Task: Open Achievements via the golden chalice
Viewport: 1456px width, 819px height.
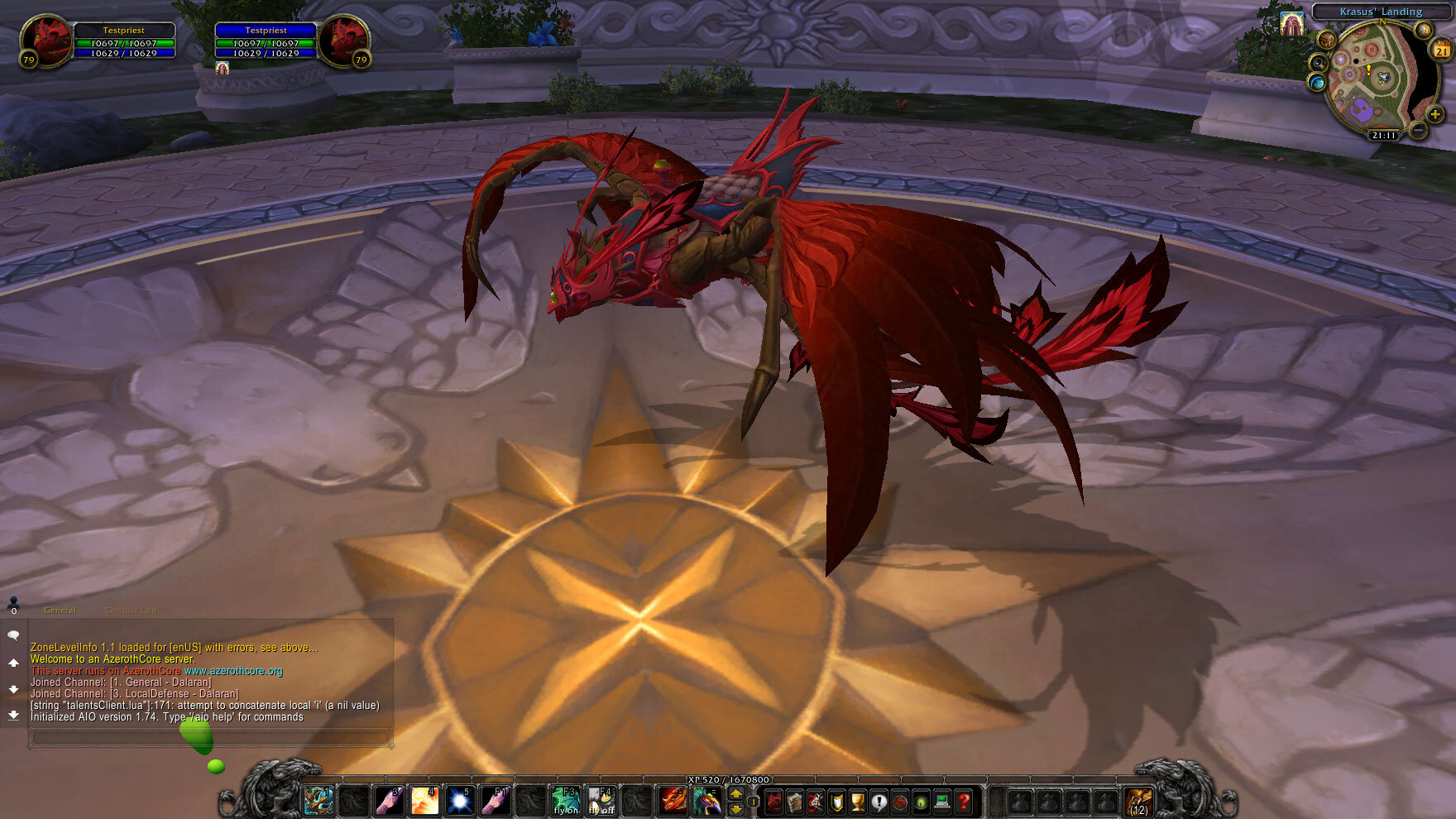Action: pos(858,802)
